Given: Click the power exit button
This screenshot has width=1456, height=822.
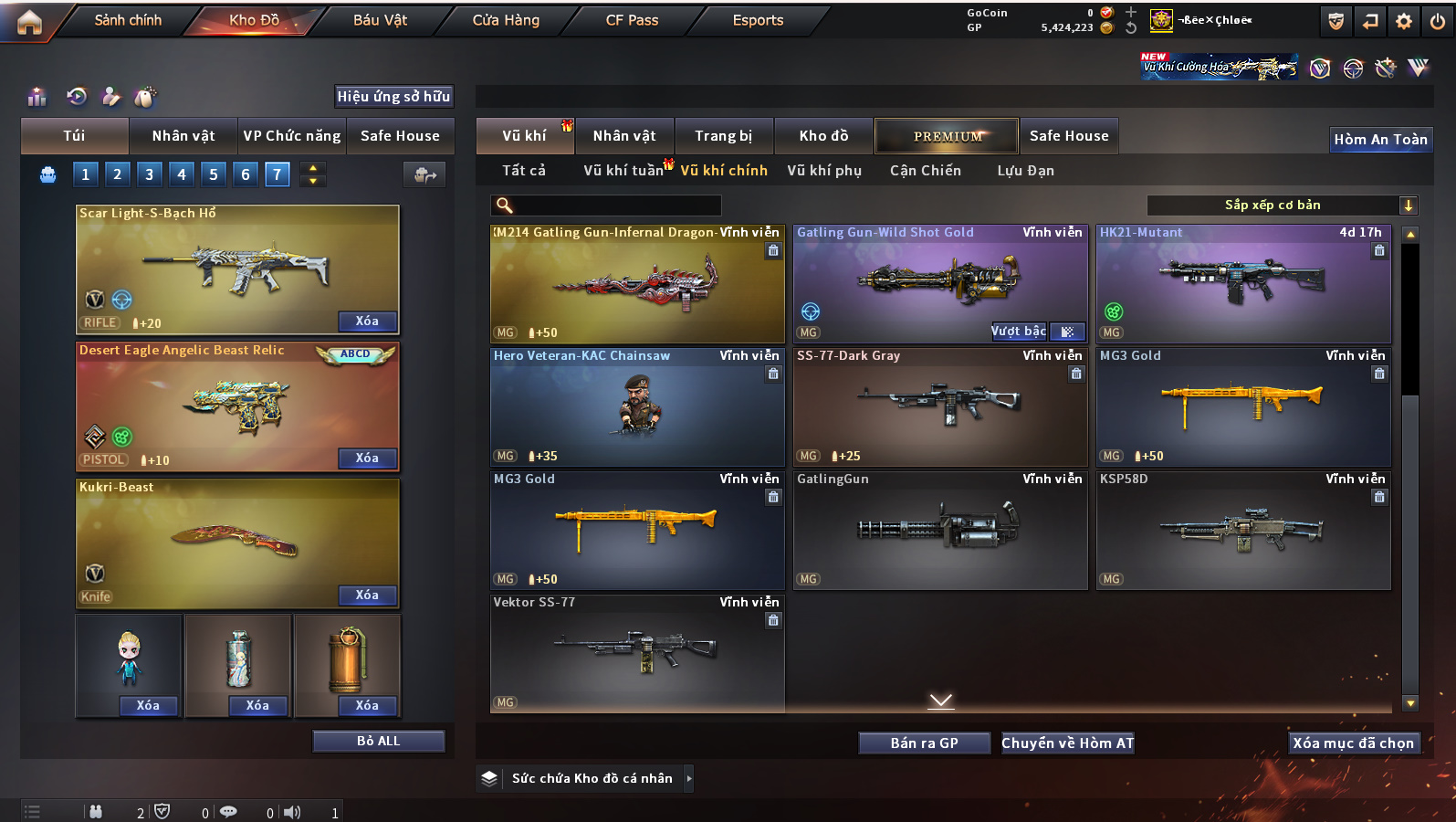Looking at the screenshot, I should pyautogui.click(x=1438, y=21).
